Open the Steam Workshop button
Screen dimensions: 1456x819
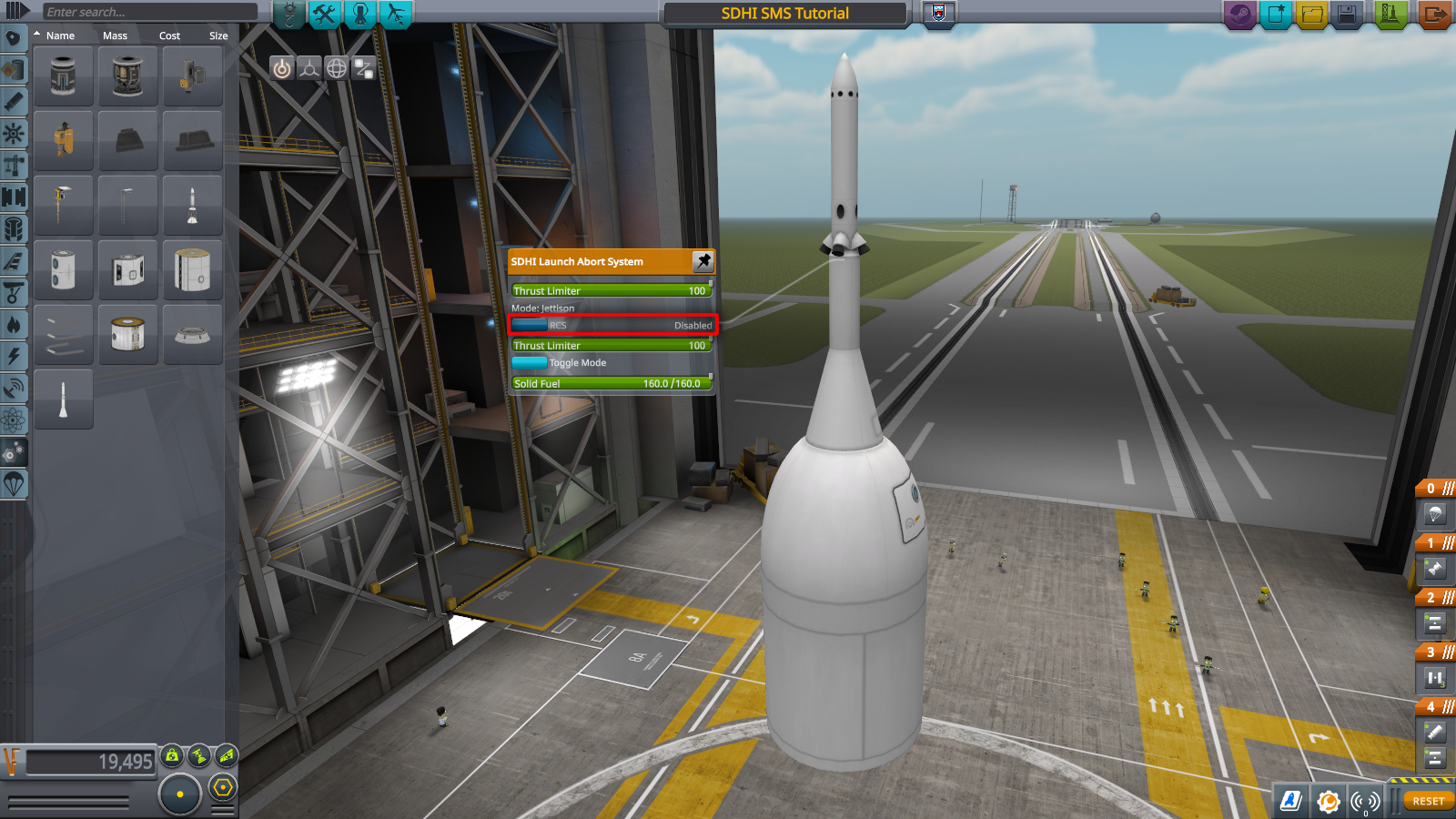pyautogui.click(x=1239, y=15)
